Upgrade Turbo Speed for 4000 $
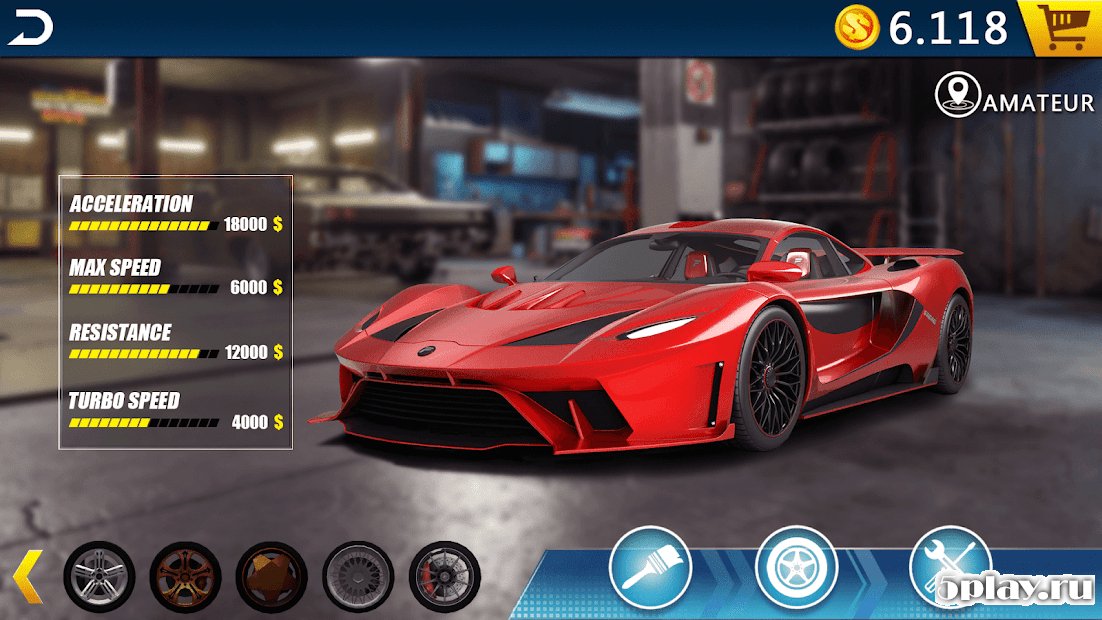The height and width of the screenshot is (620, 1102). (256, 422)
